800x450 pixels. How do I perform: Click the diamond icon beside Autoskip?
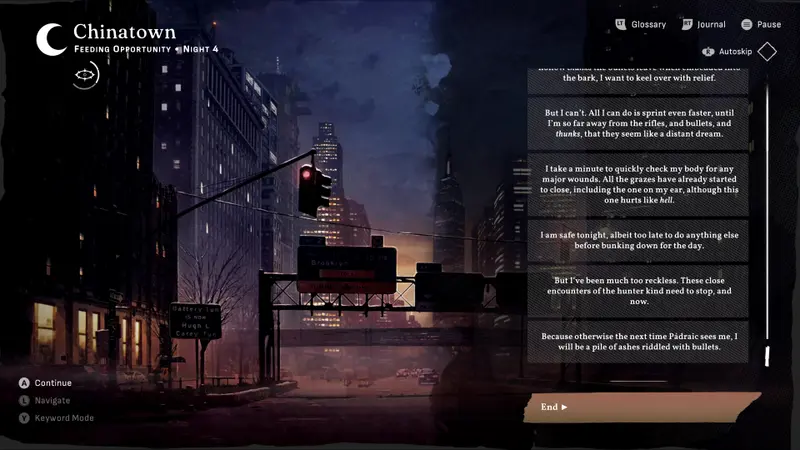[767, 51]
